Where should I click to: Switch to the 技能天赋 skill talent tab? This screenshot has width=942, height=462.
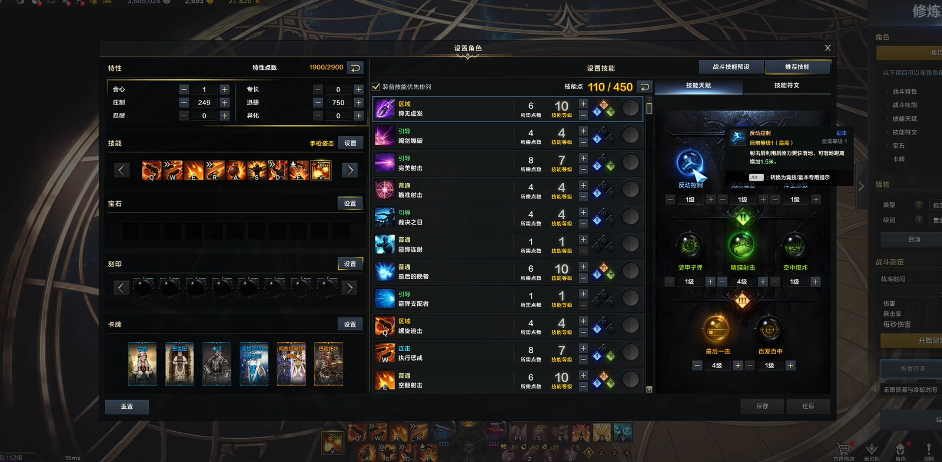[x=699, y=86]
